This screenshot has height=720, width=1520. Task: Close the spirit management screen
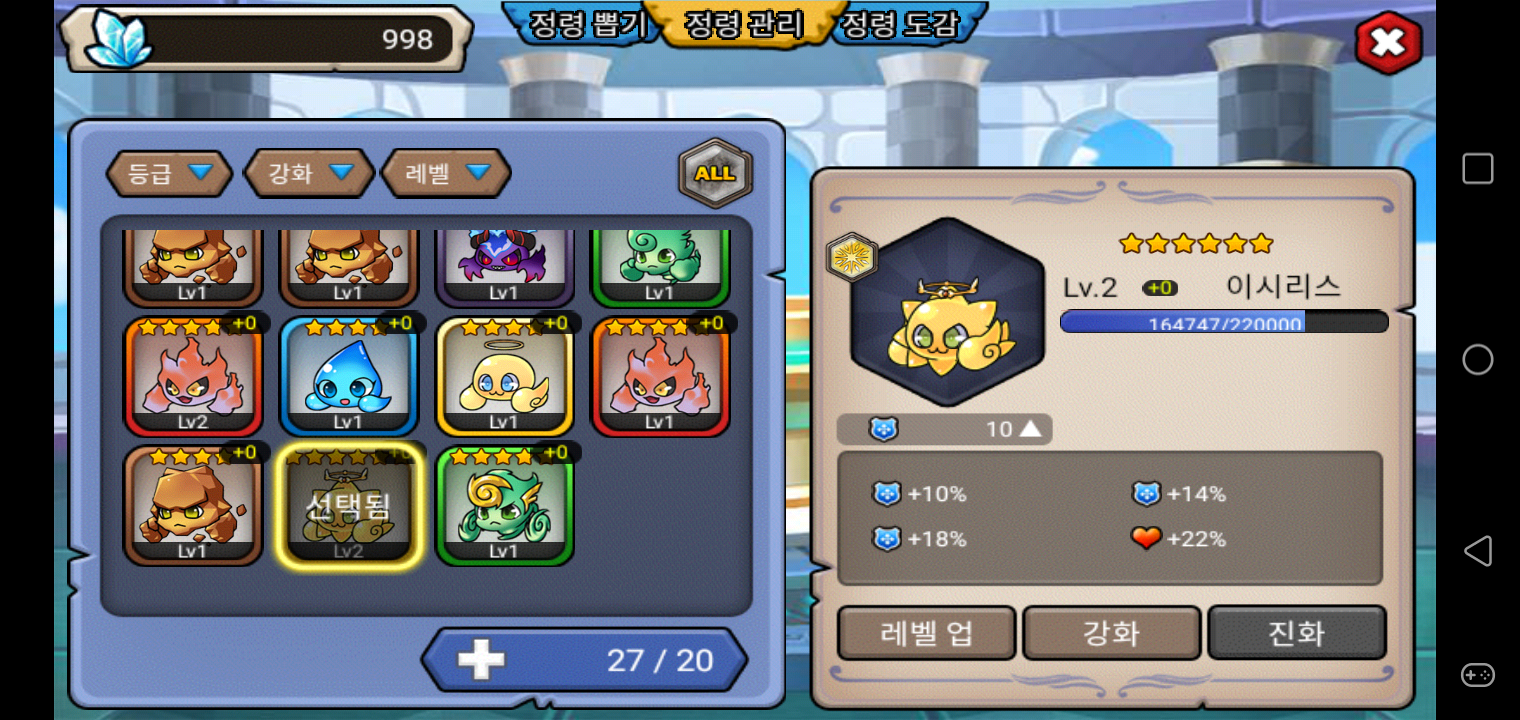[1388, 42]
